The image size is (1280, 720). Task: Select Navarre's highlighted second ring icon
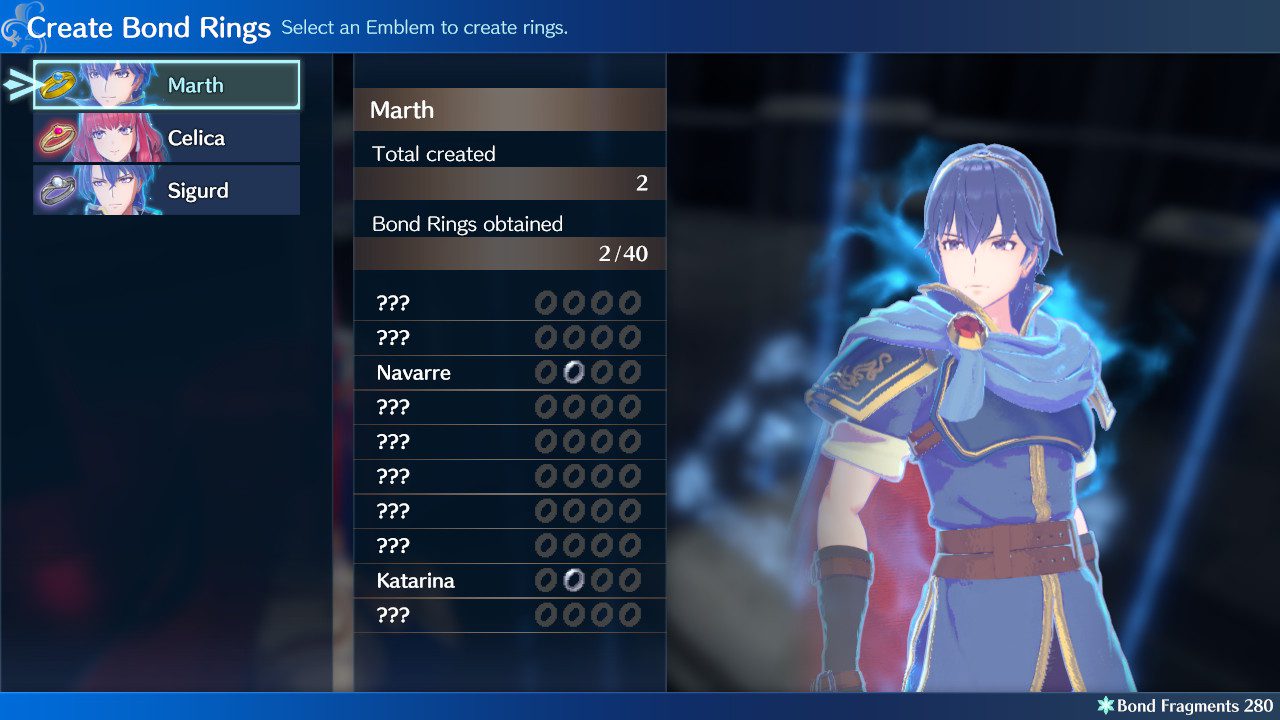coord(573,372)
